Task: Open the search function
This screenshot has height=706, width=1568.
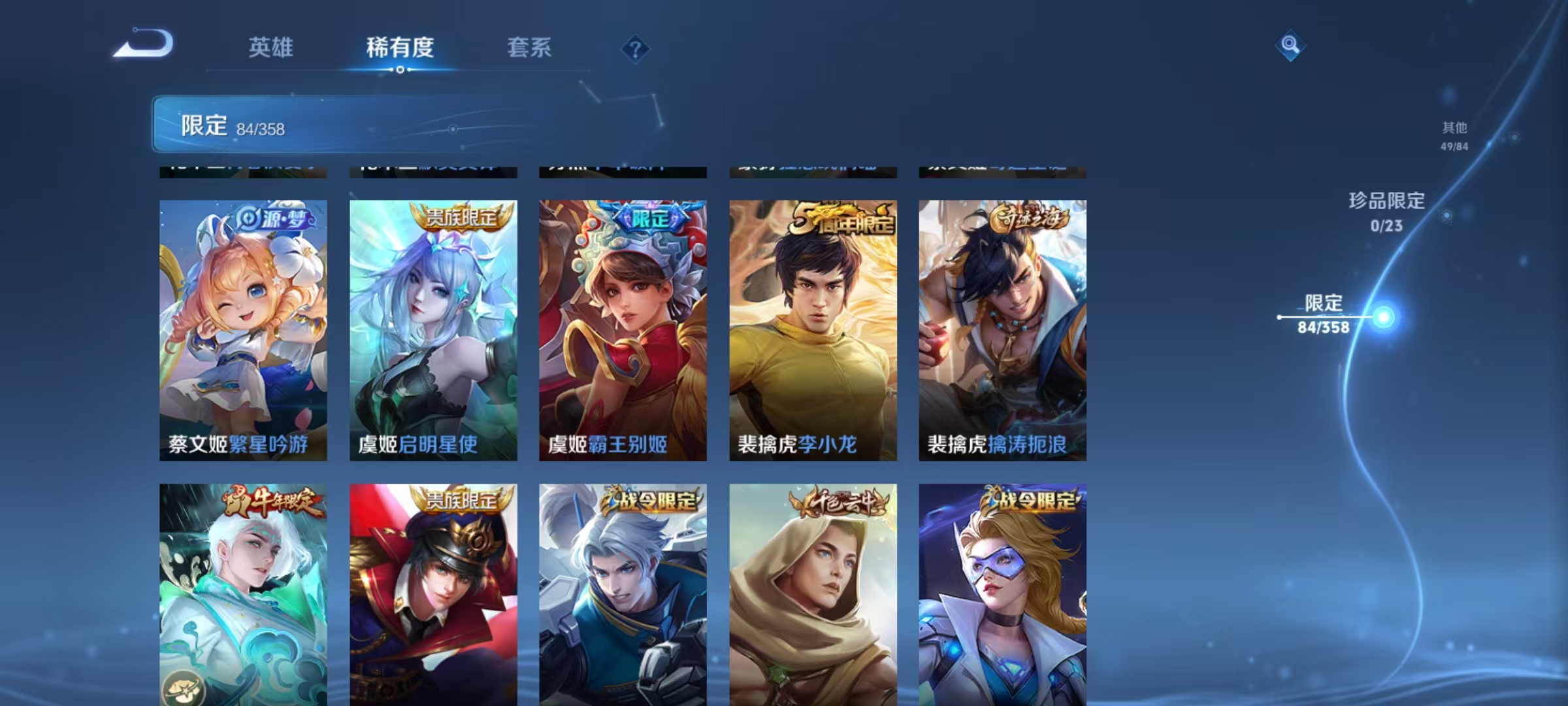Action: pos(1290,46)
